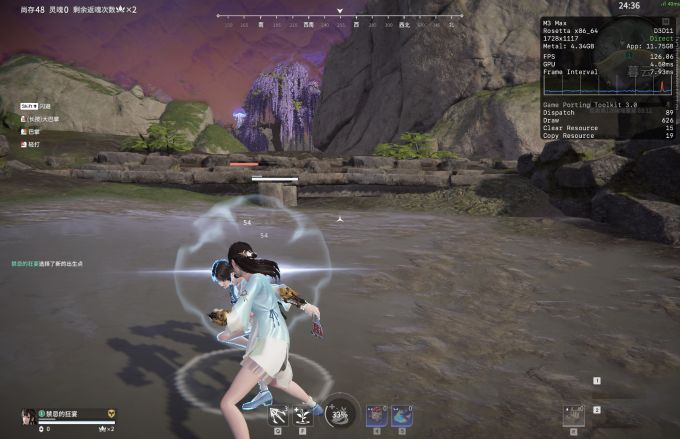
Task: Open the item slot at bottom right
Action: (x=573, y=414)
